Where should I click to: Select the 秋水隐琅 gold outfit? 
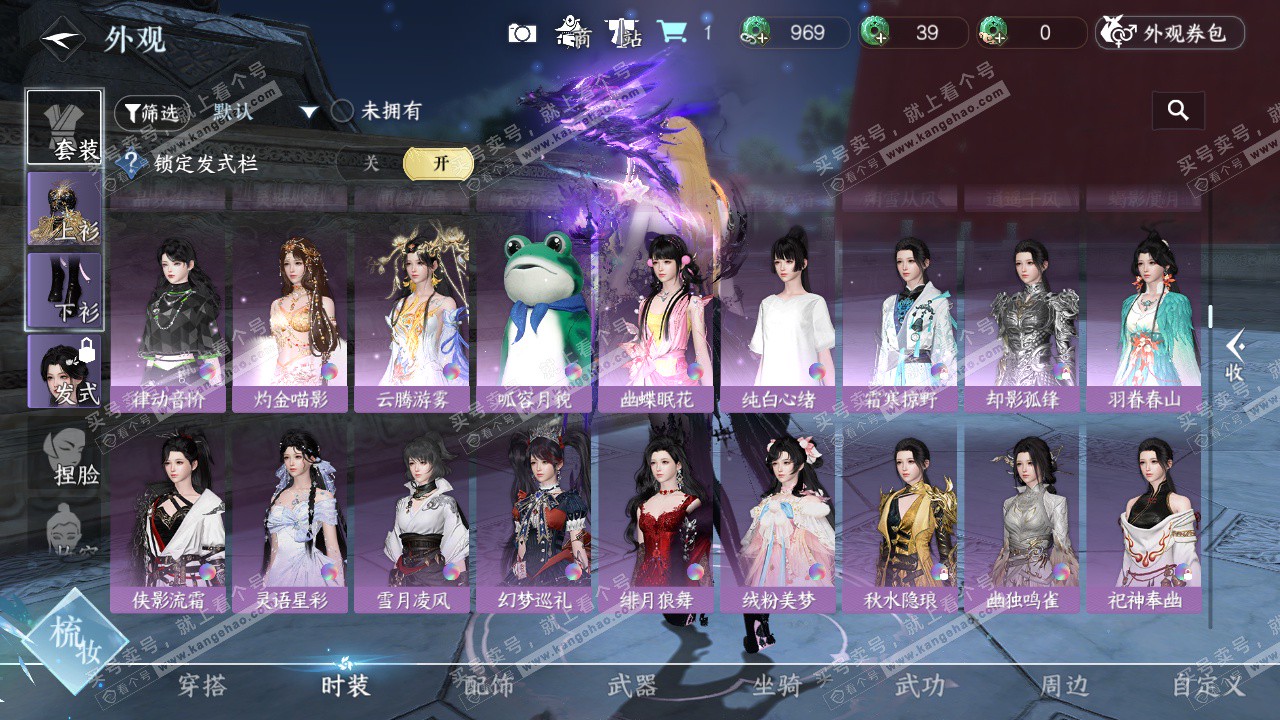click(x=899, y=520)
